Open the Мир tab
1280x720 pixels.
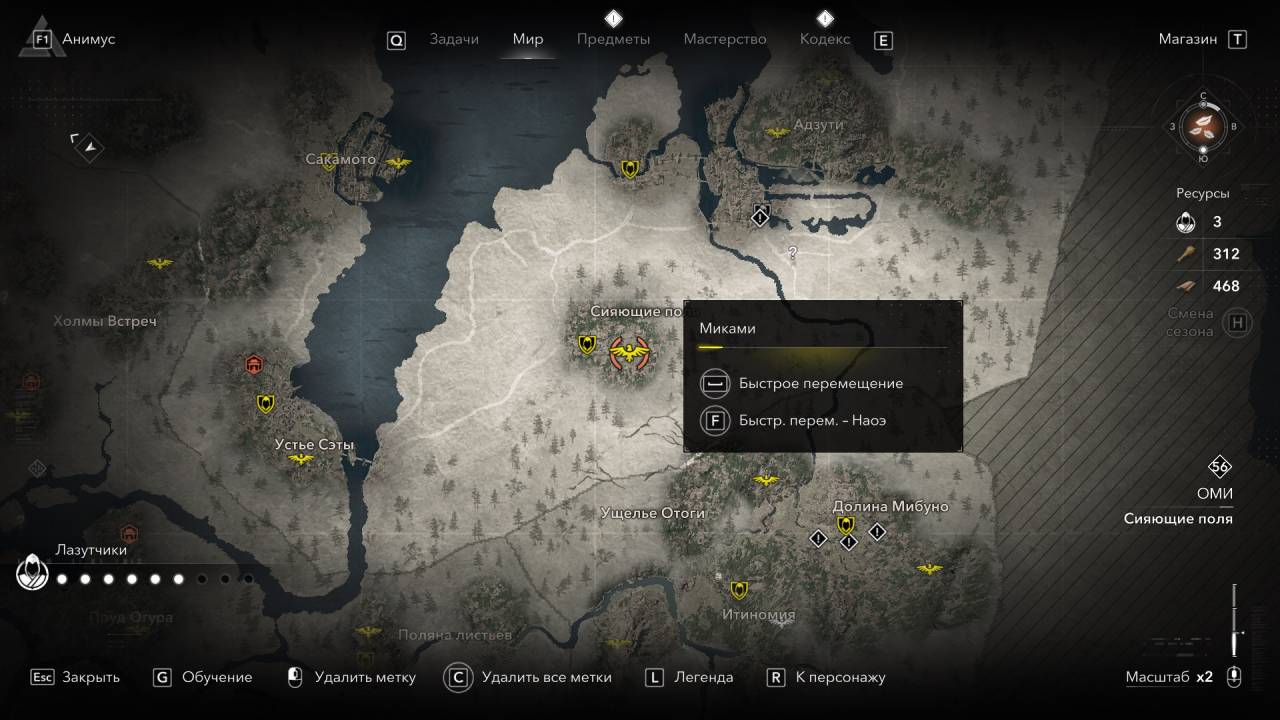click(528, 39)
